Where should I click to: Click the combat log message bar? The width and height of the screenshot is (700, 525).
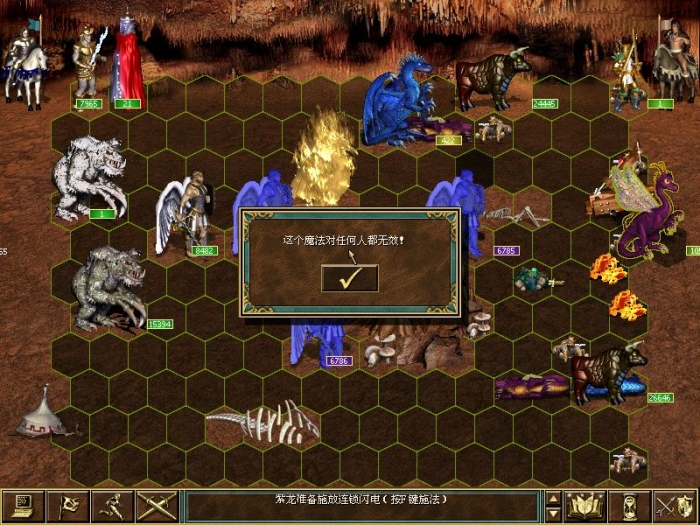pyautogui.click(x=360, y=506)
